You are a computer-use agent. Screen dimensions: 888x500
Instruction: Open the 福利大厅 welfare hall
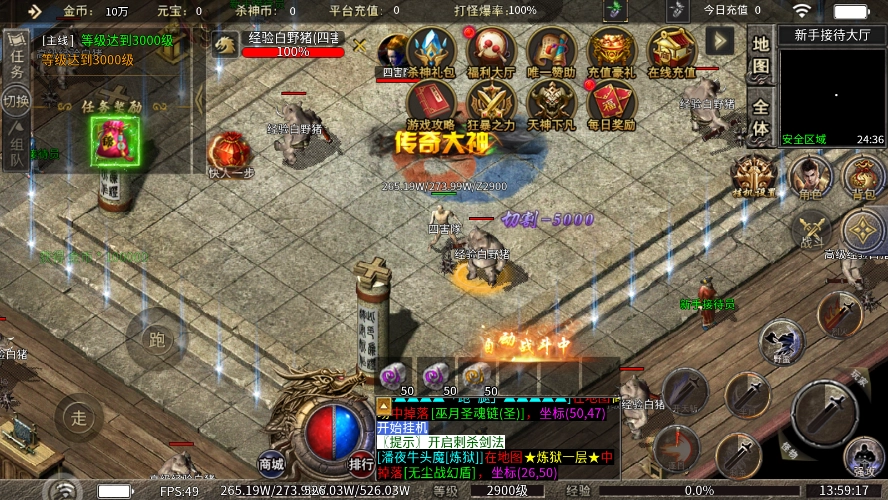(490, 51)
